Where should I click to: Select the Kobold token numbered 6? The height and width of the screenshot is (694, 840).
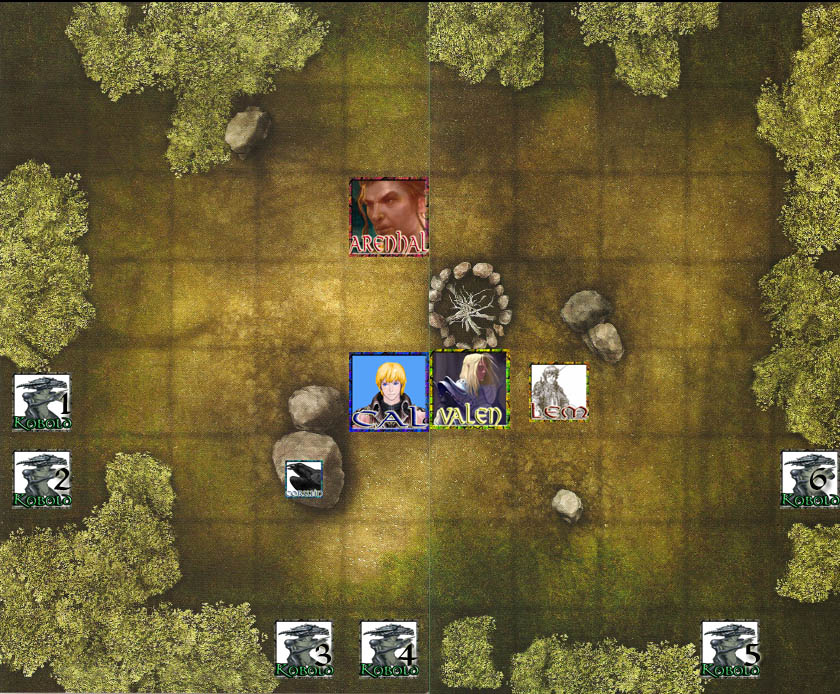pos(809,480)
